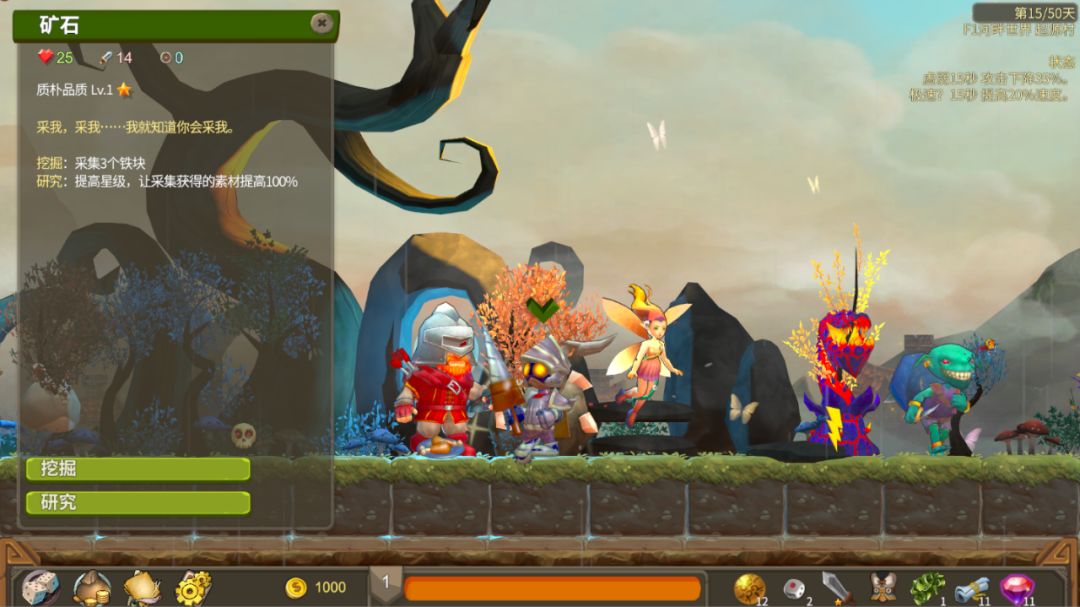The width and height of the screenshot is (1080, 607).
Task: Open the golden gears settings icon
Action: pos(192,587)
